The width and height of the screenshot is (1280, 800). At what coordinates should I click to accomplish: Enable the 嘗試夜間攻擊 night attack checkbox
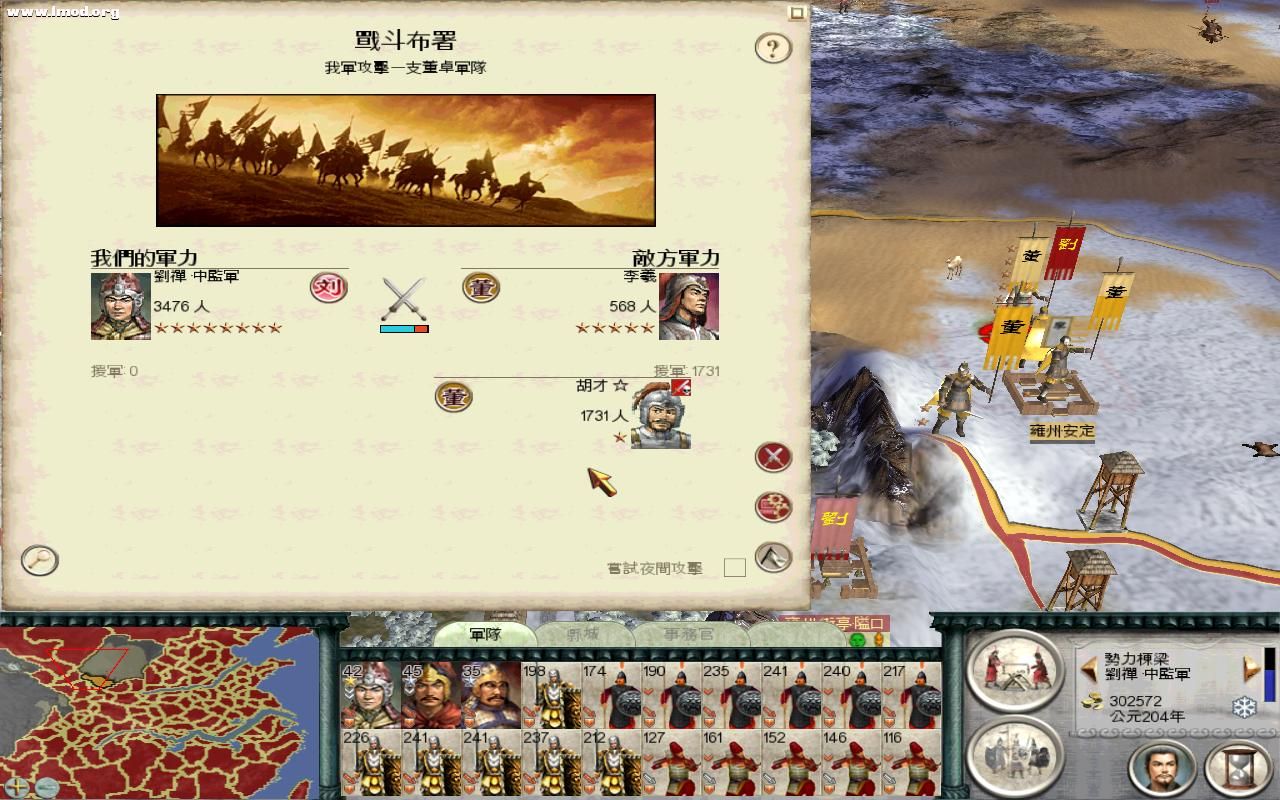735,566
